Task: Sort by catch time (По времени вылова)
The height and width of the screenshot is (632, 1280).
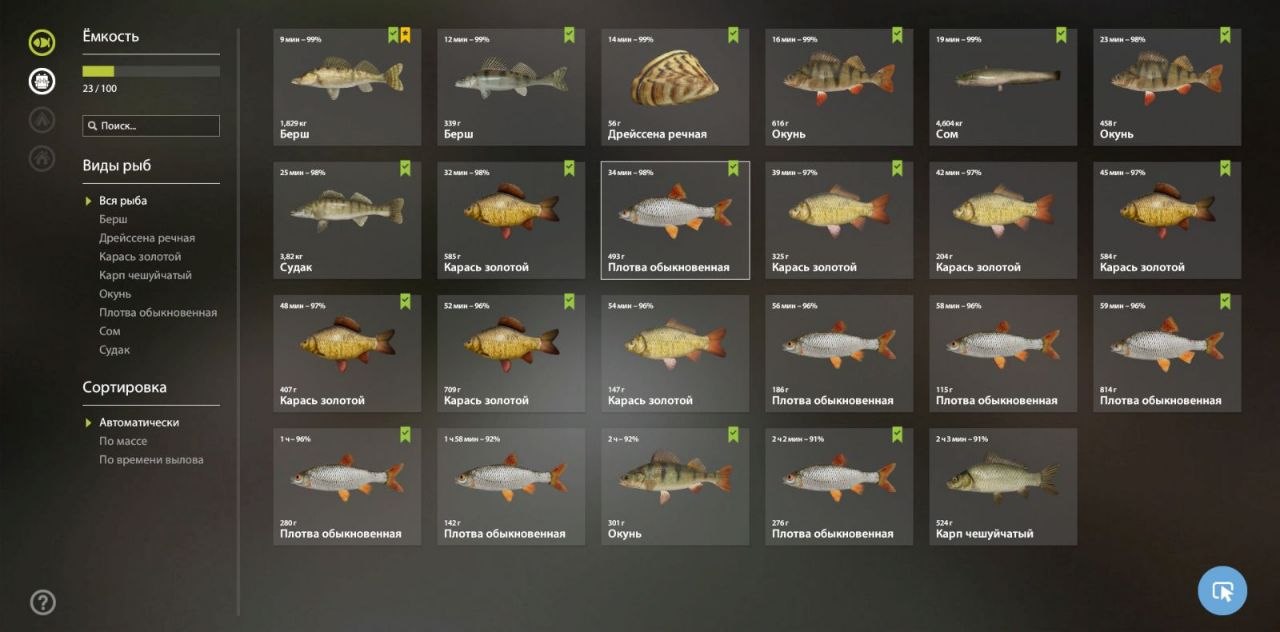Action: pos(151,460)
